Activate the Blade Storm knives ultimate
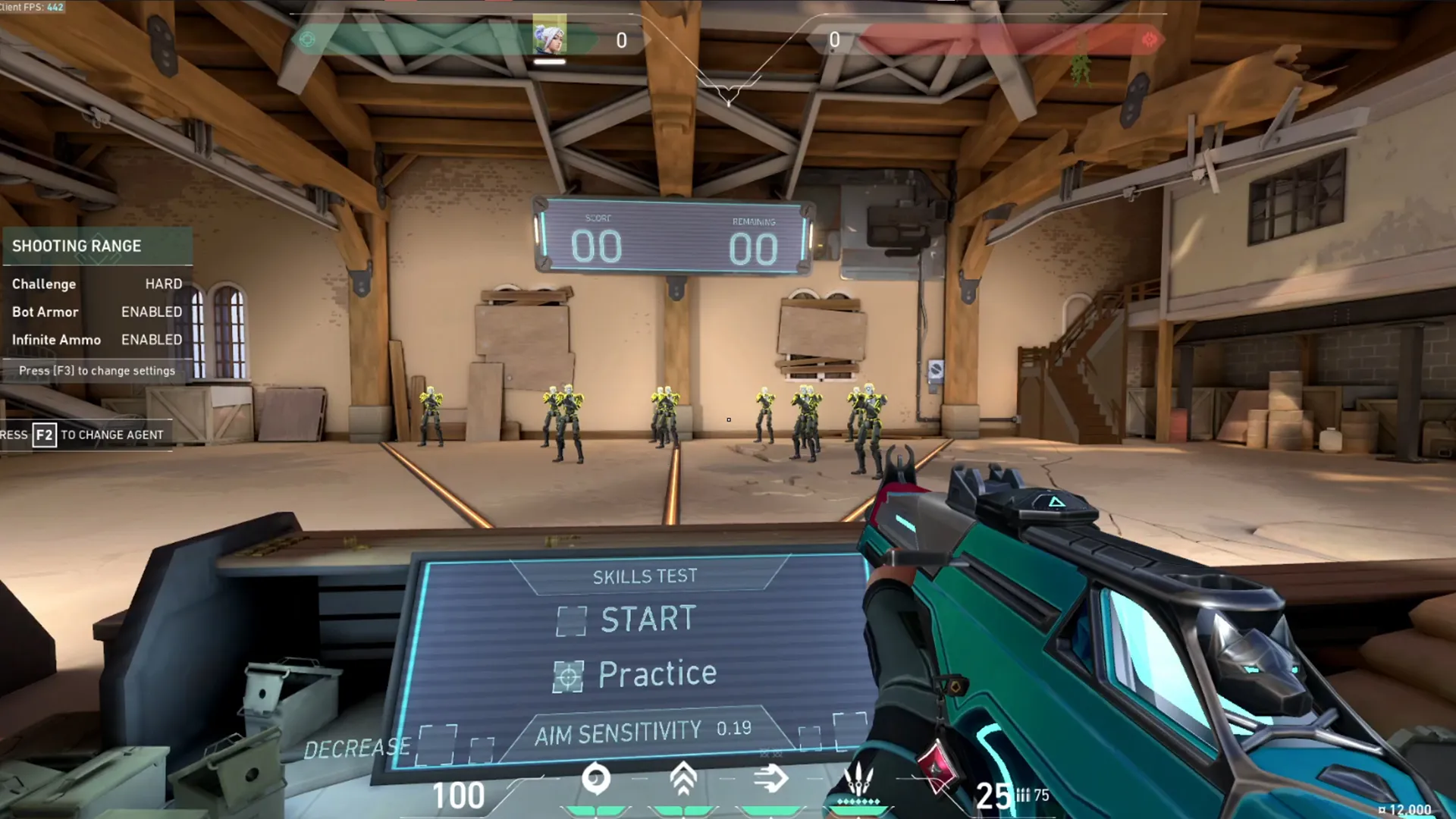 [x=858, y=779]
